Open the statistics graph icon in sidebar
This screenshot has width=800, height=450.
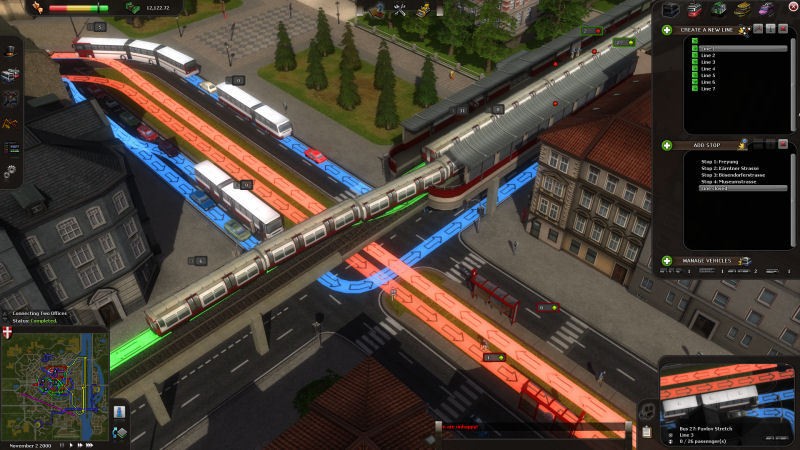(x=10, y=124)
